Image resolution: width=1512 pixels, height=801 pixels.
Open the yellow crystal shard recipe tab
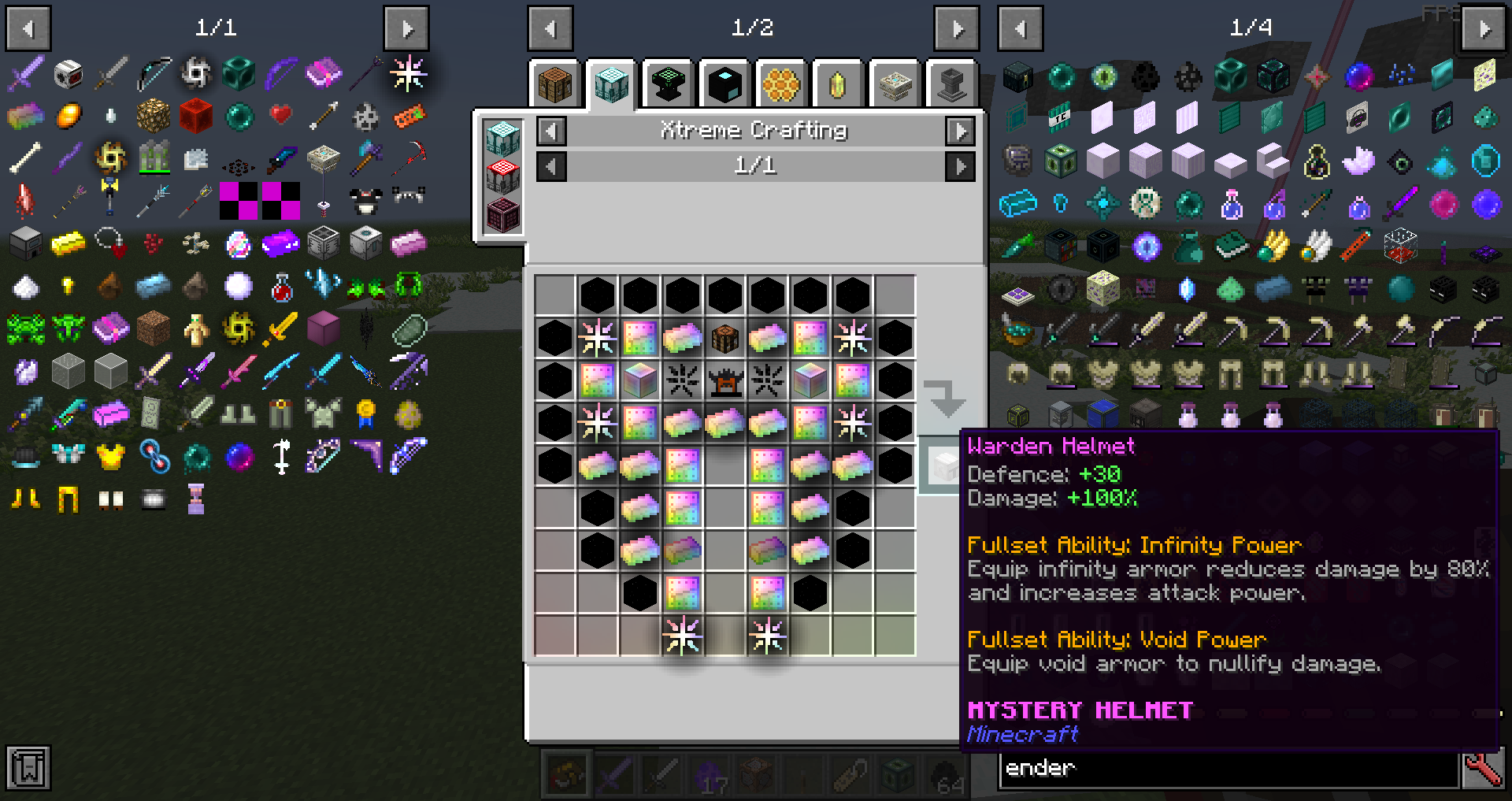click(x=837, y=83)
